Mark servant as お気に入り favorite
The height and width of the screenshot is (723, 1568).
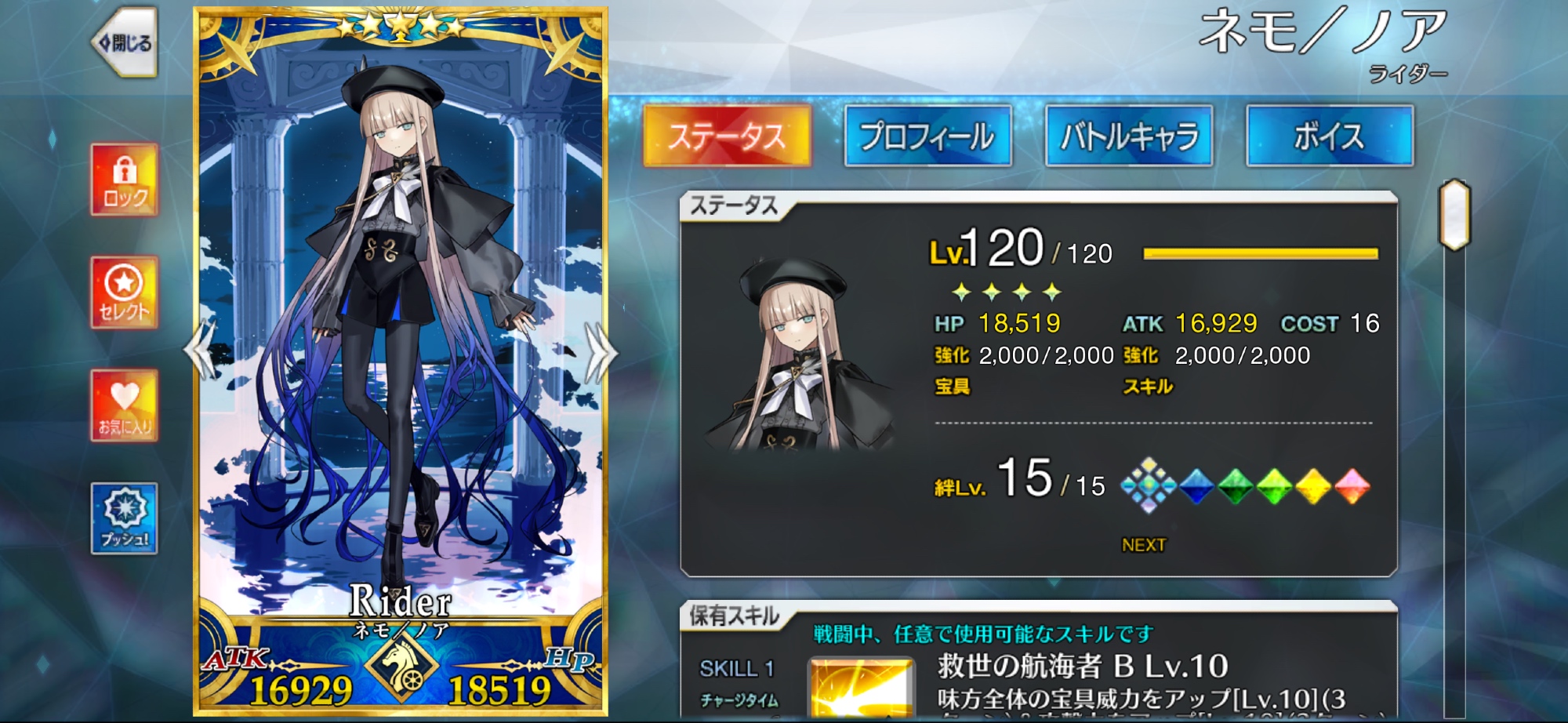(124, 405)
